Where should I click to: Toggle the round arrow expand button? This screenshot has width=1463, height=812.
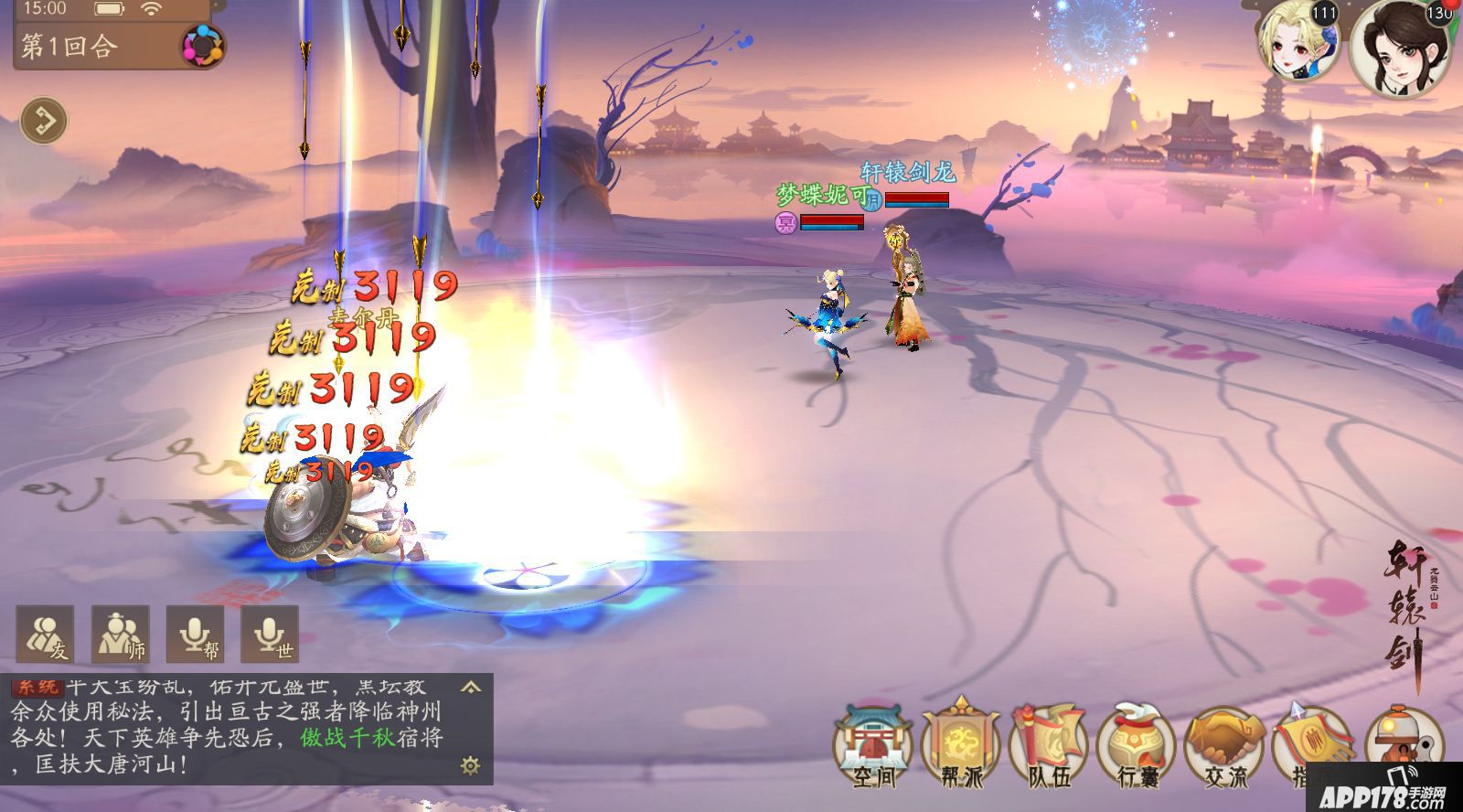(x=44, y=121)
